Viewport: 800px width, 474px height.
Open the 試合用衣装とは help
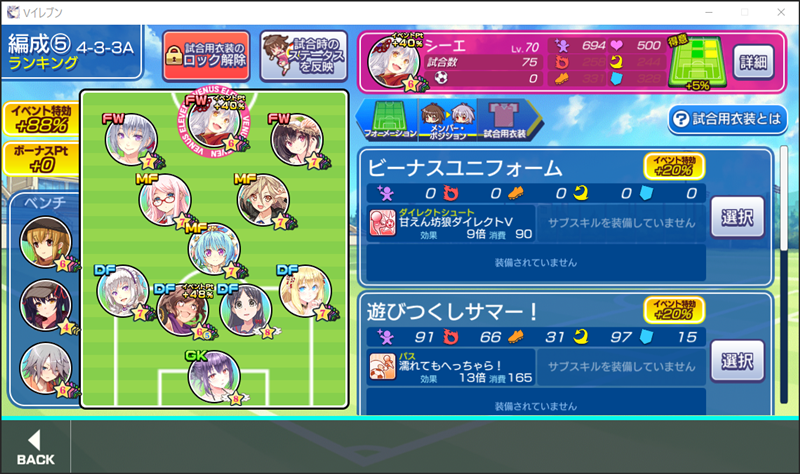point(727,119)
